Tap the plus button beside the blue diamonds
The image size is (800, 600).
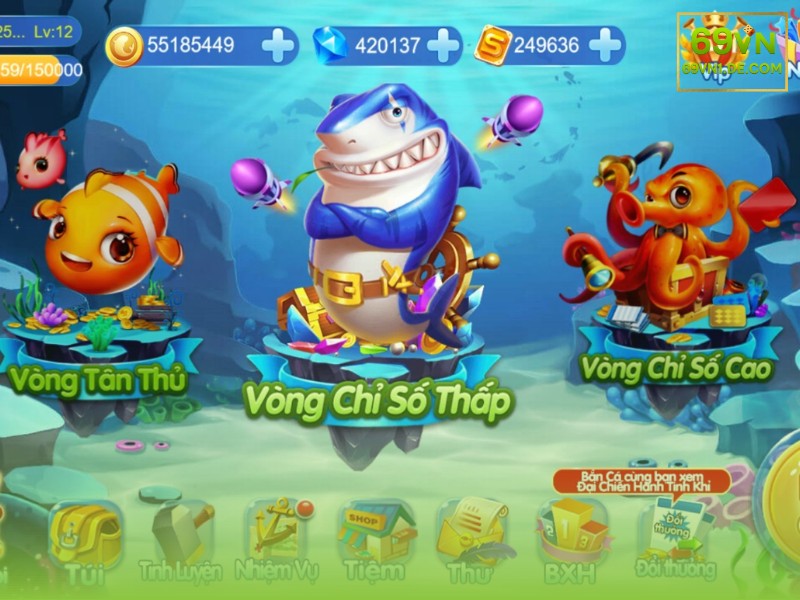click(443, 44)
